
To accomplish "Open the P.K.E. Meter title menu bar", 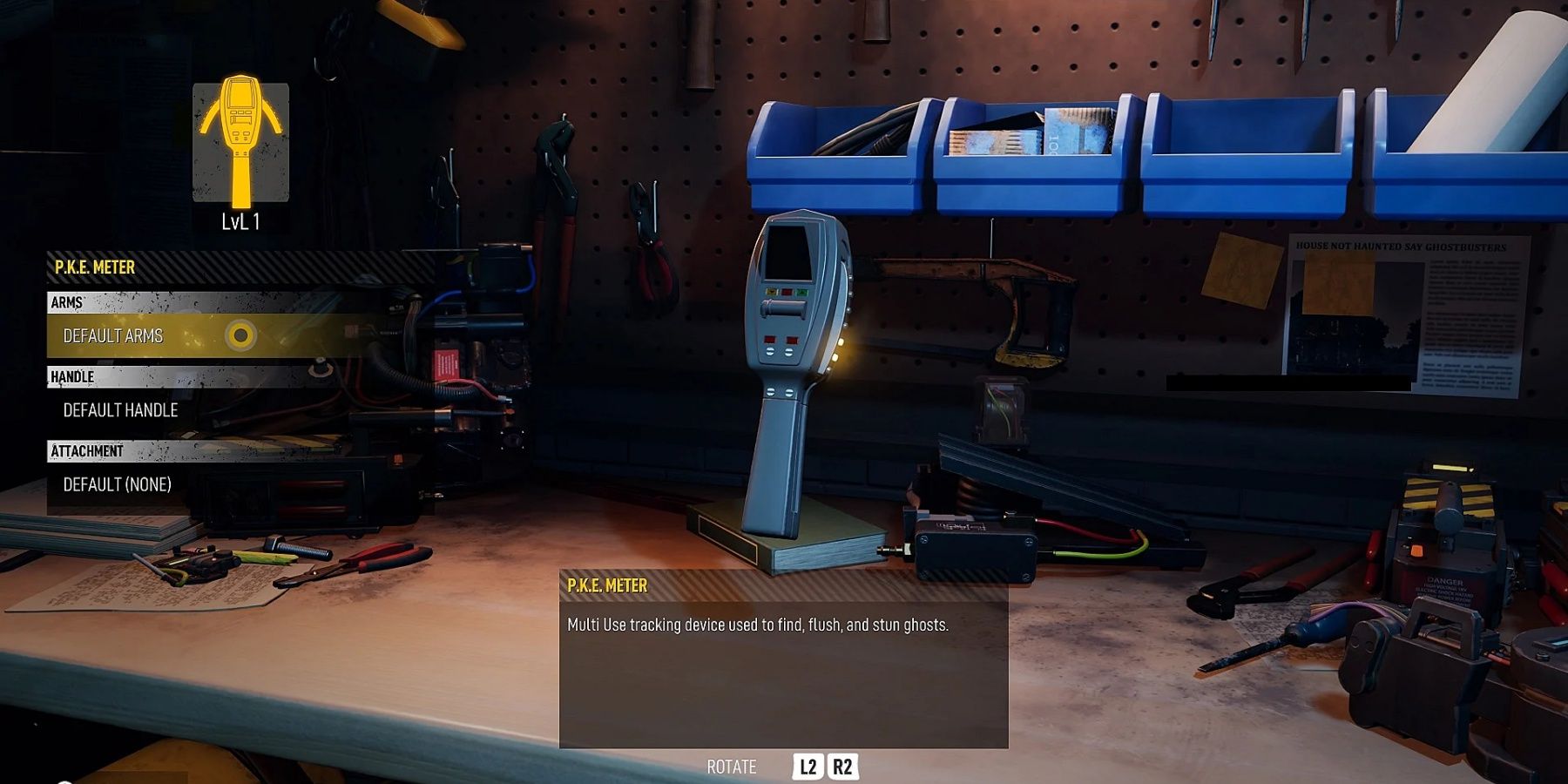I will pos(96,267).
